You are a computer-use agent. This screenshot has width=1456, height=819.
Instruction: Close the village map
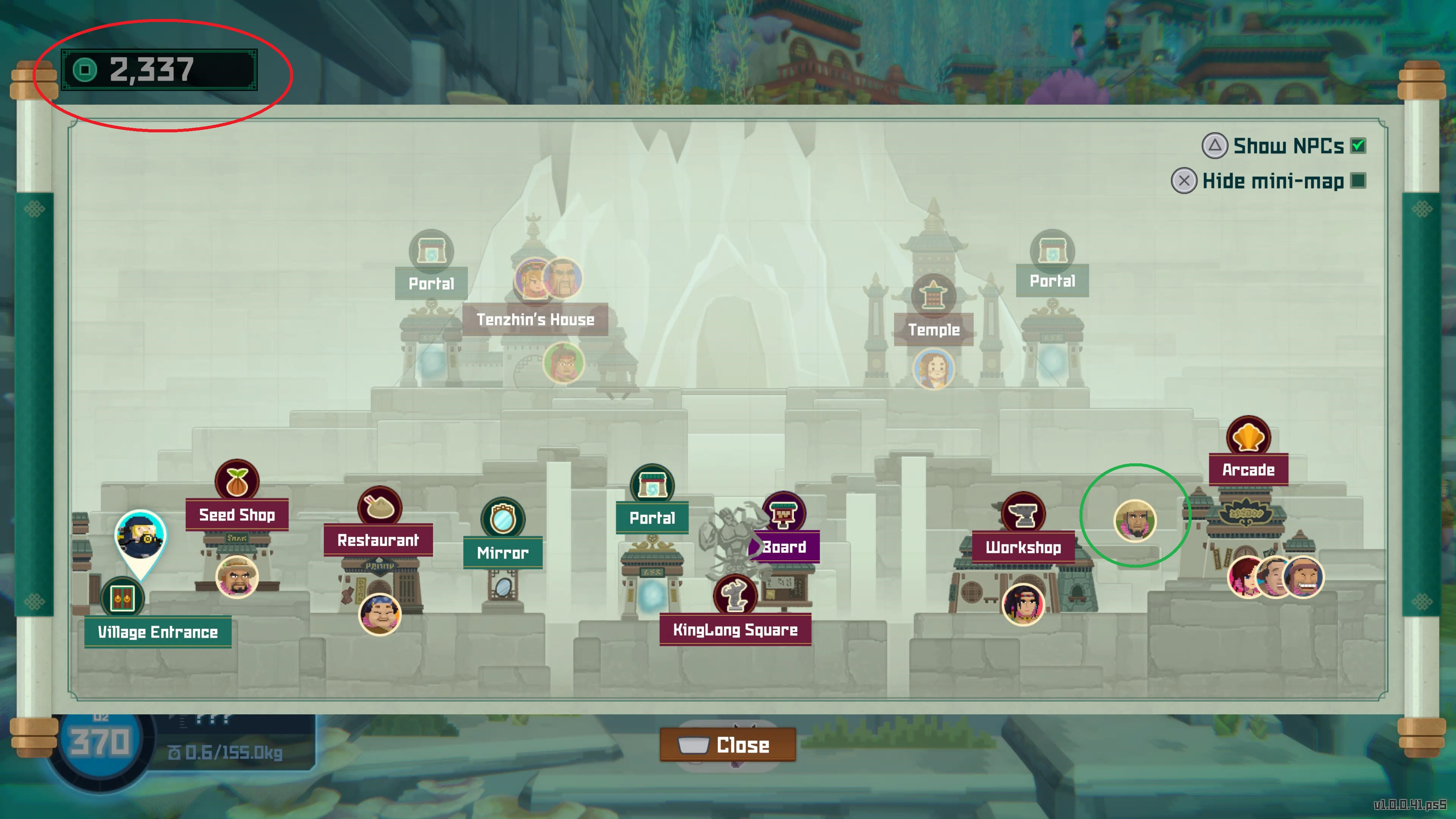point(728,745)
